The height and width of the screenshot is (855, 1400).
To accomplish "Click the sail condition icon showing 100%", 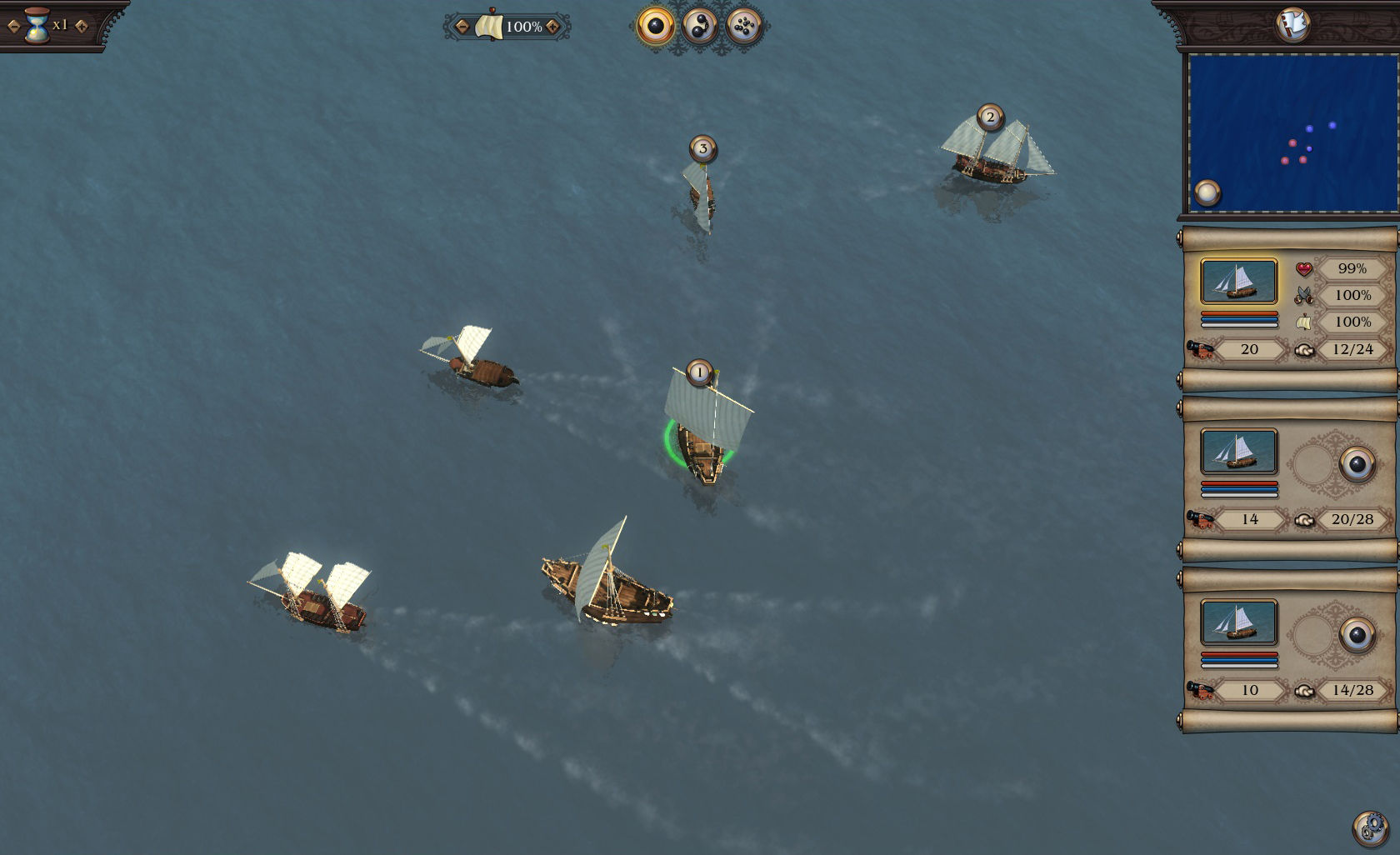I will (1304, 322).
